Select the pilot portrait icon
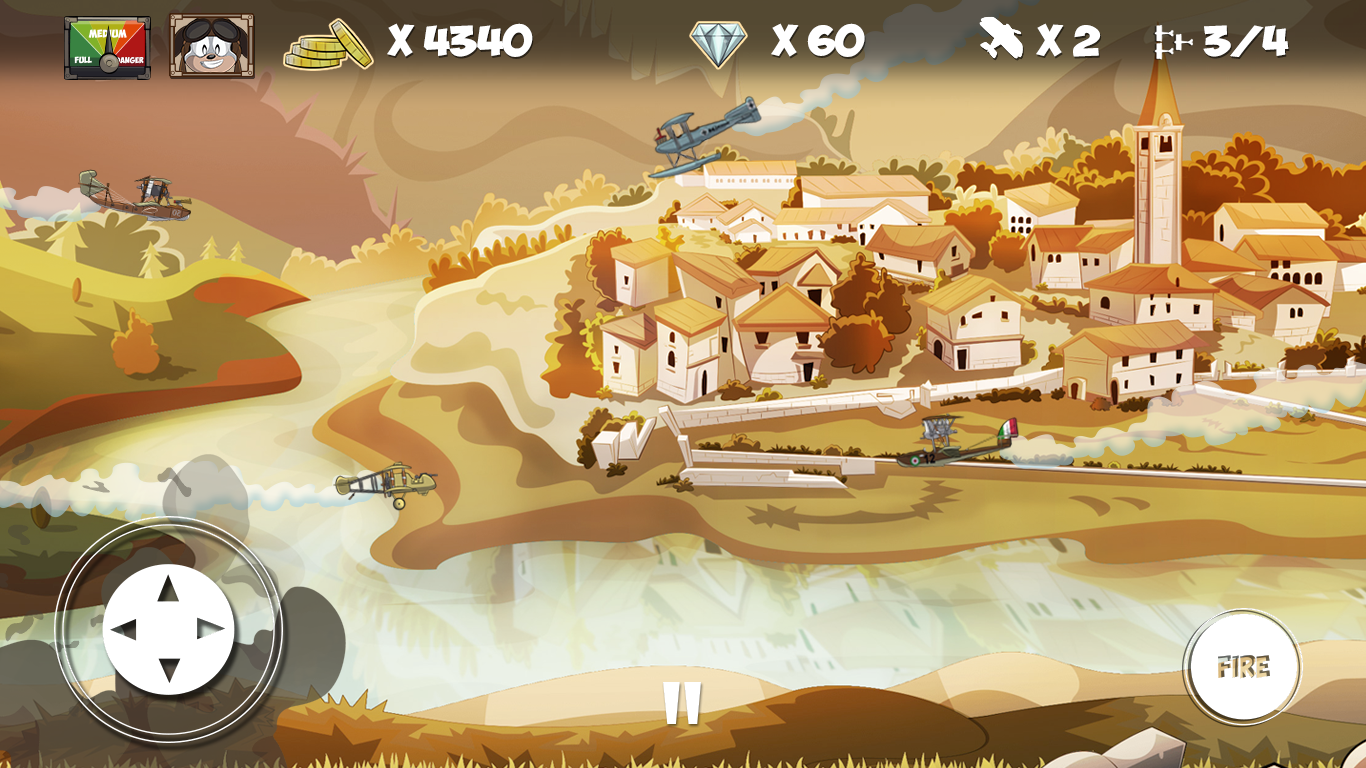This screenshot has width=1366, height=768. (211, 46)
